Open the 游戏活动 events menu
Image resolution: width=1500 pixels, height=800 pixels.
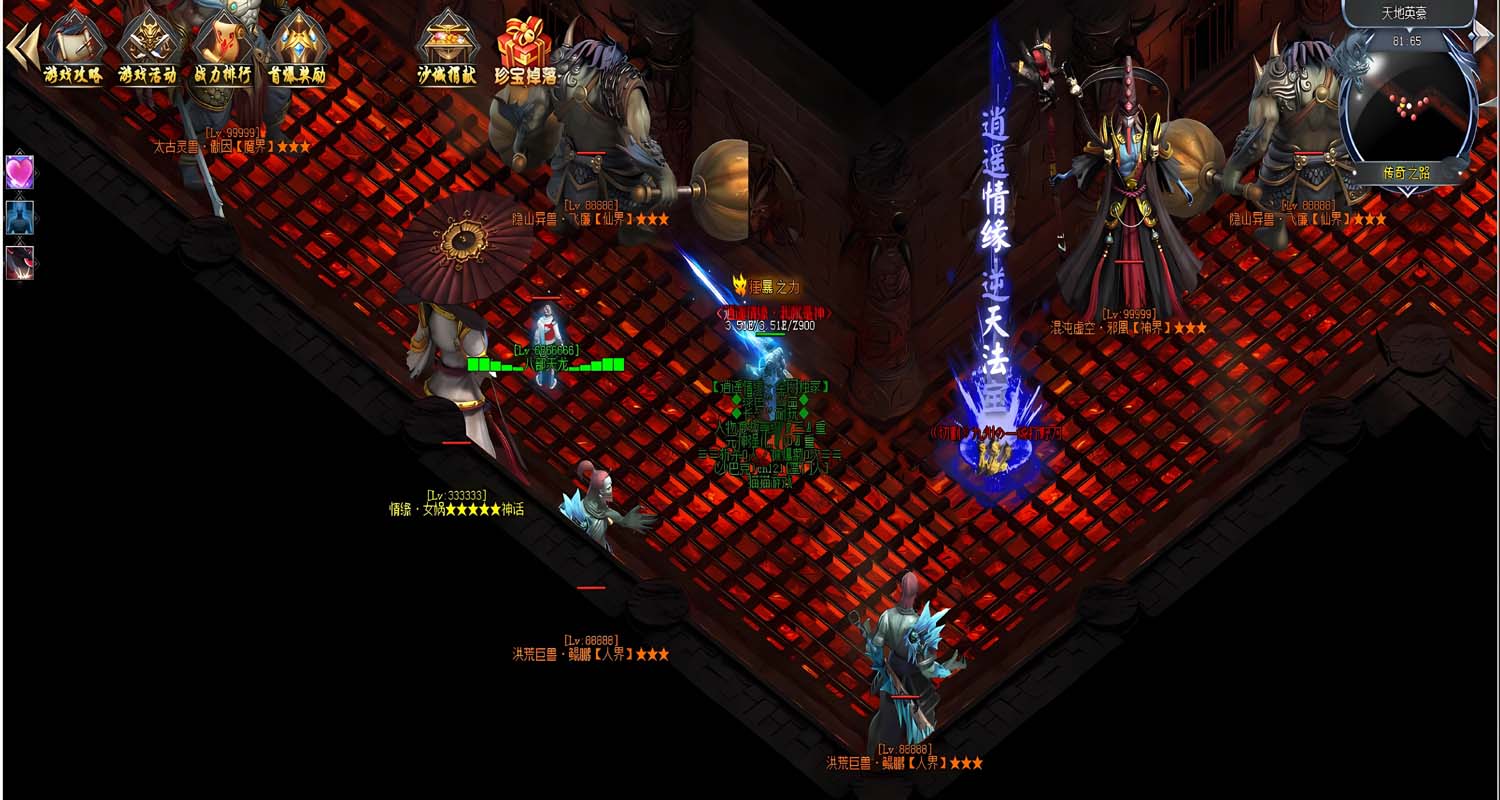[148, 48]
